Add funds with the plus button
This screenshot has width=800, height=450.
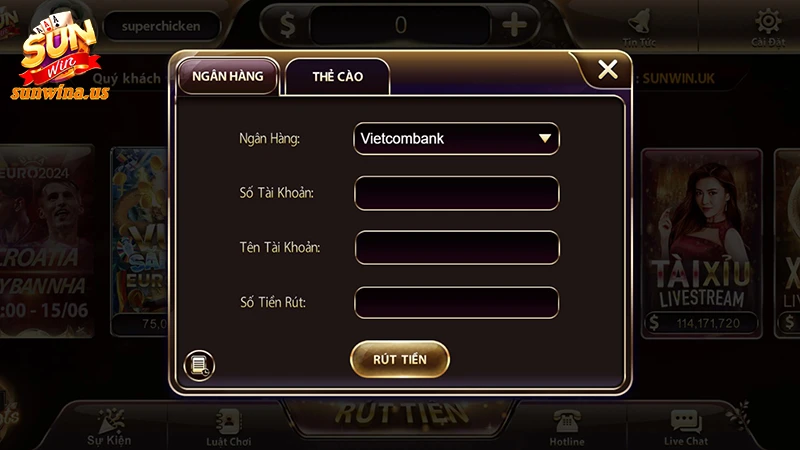pyautogui.click(x=515, y=25)
